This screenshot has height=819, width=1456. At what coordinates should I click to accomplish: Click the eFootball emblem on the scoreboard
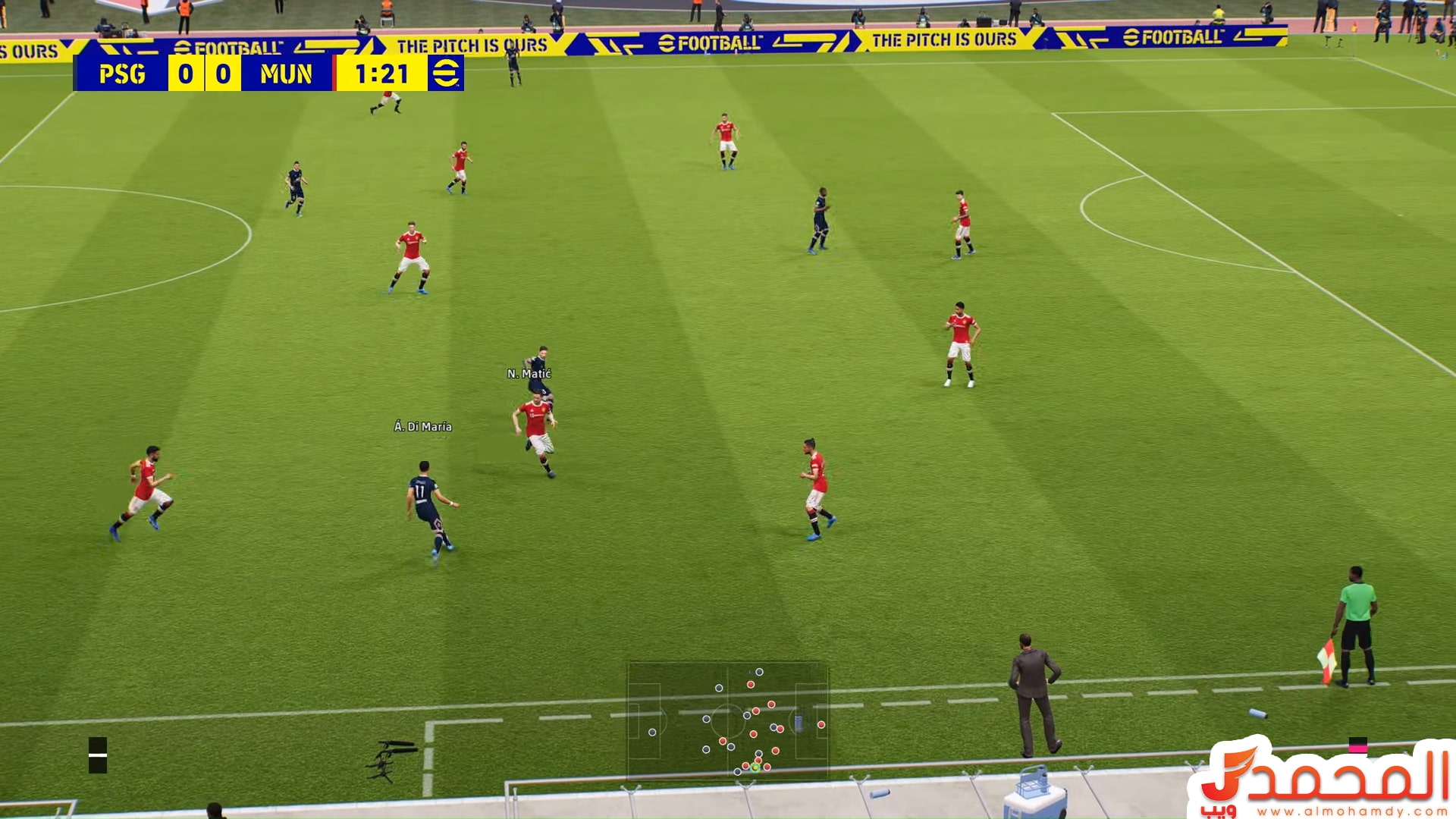445,74
